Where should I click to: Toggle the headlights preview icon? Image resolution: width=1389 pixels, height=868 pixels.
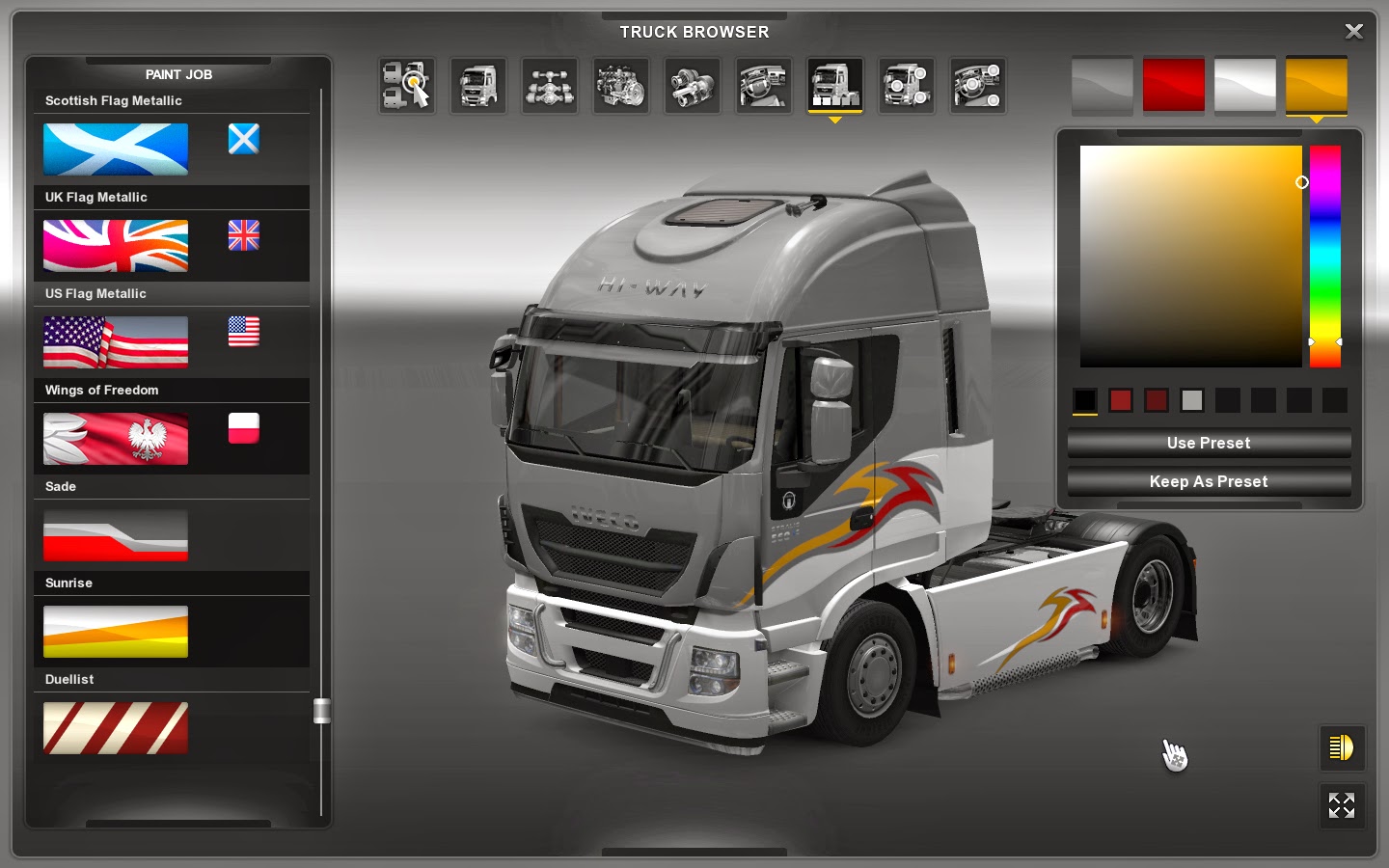point(1342,747)
